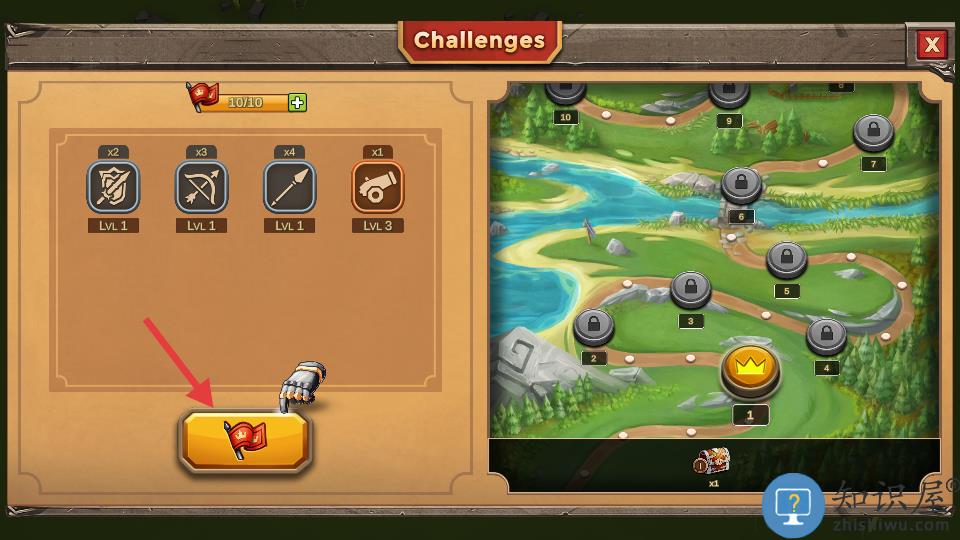Select locked stage 6 by the river
The width and height of the screenshot is (960, 540).
[741, 183]
